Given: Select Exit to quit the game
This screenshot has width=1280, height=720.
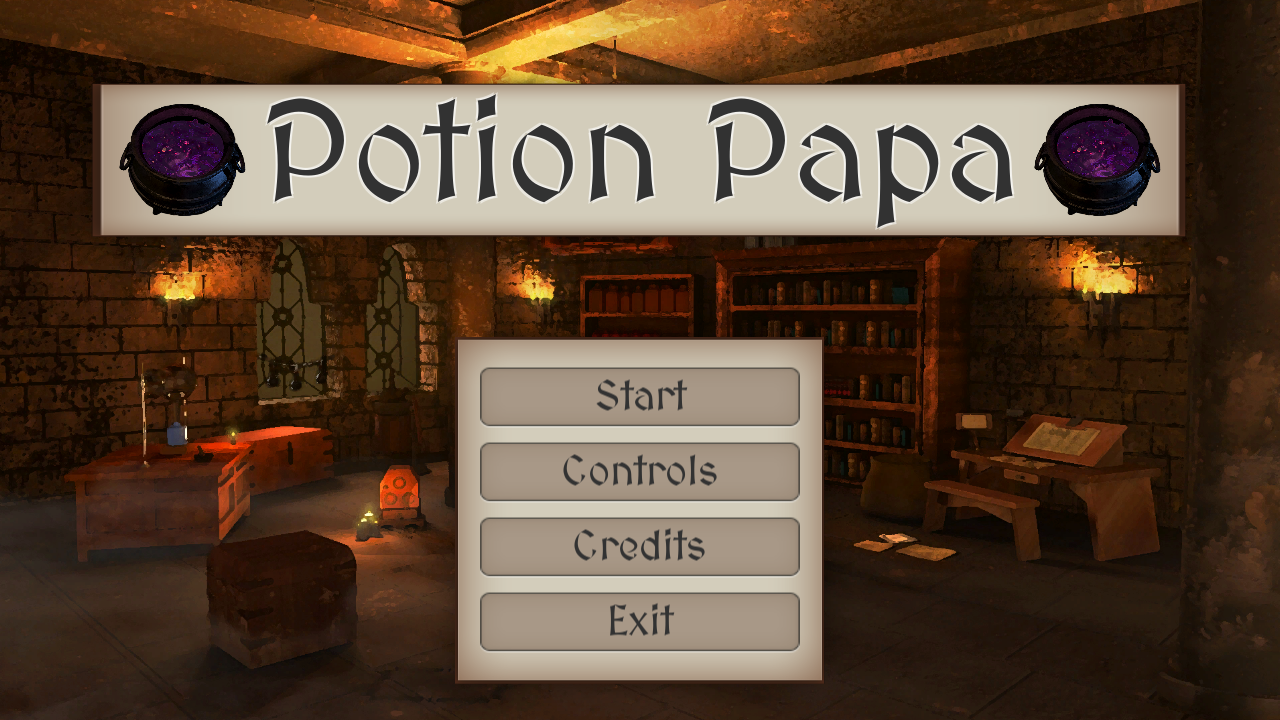Looking at the screenshot, I should pos(639,621).
